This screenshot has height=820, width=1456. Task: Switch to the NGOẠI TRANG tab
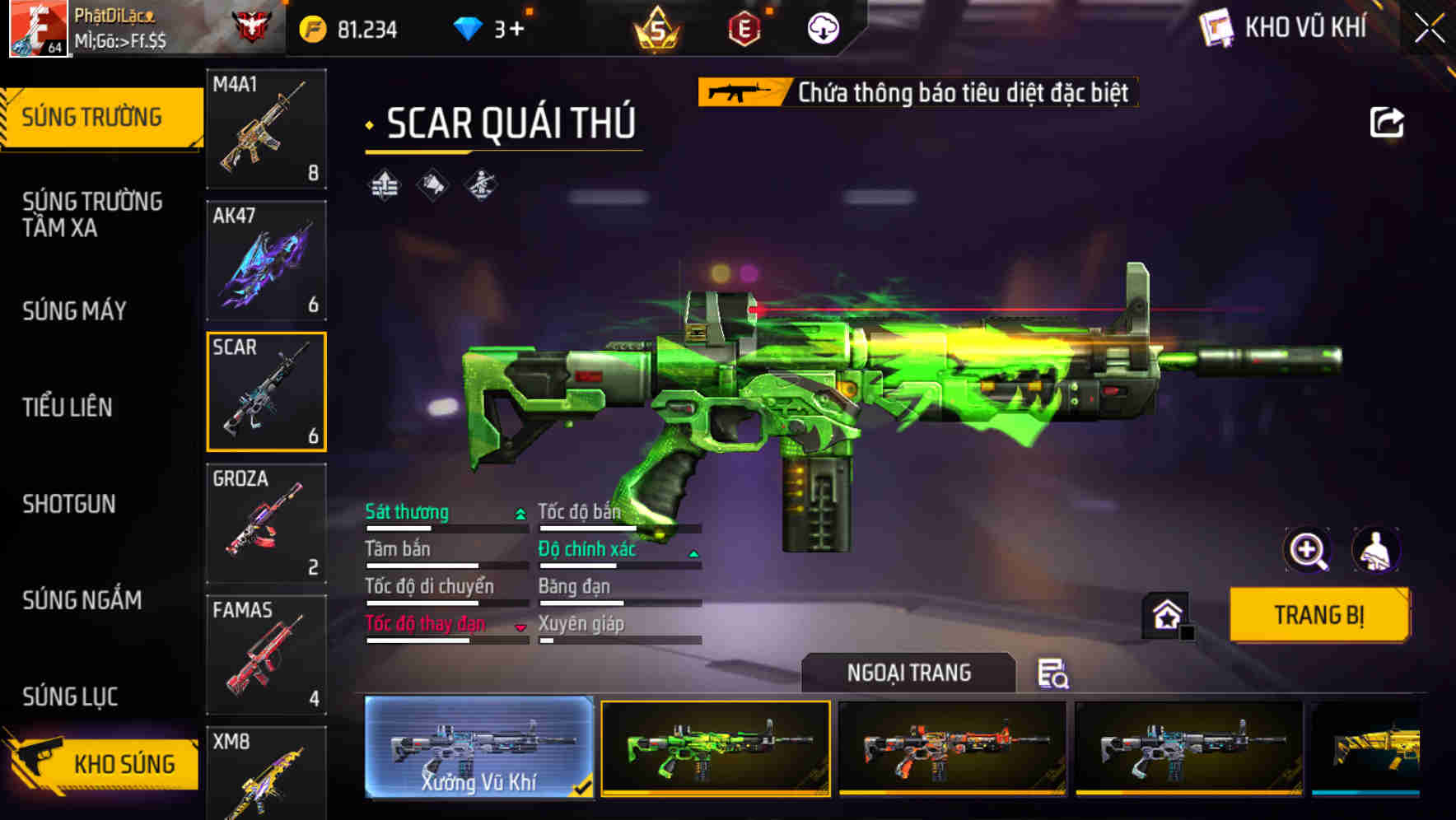(x=910, y=672)
